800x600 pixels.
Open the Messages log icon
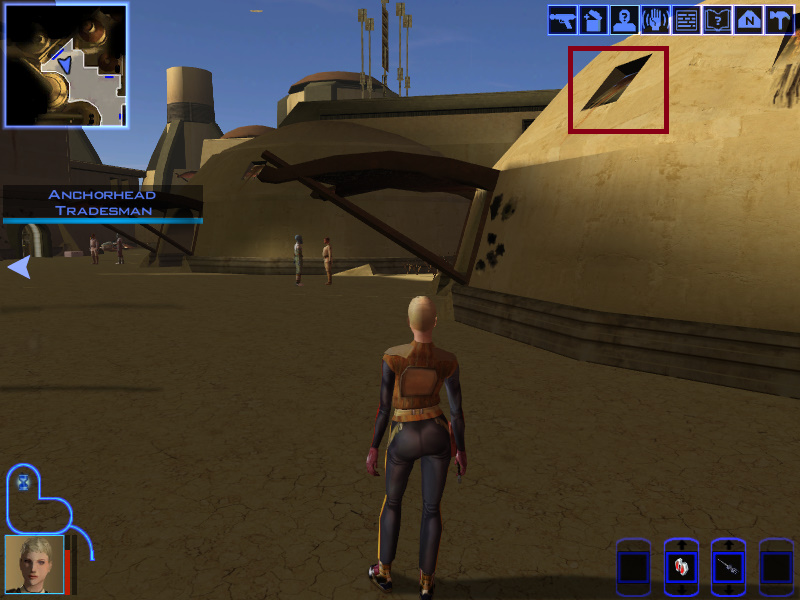point(686,20)
